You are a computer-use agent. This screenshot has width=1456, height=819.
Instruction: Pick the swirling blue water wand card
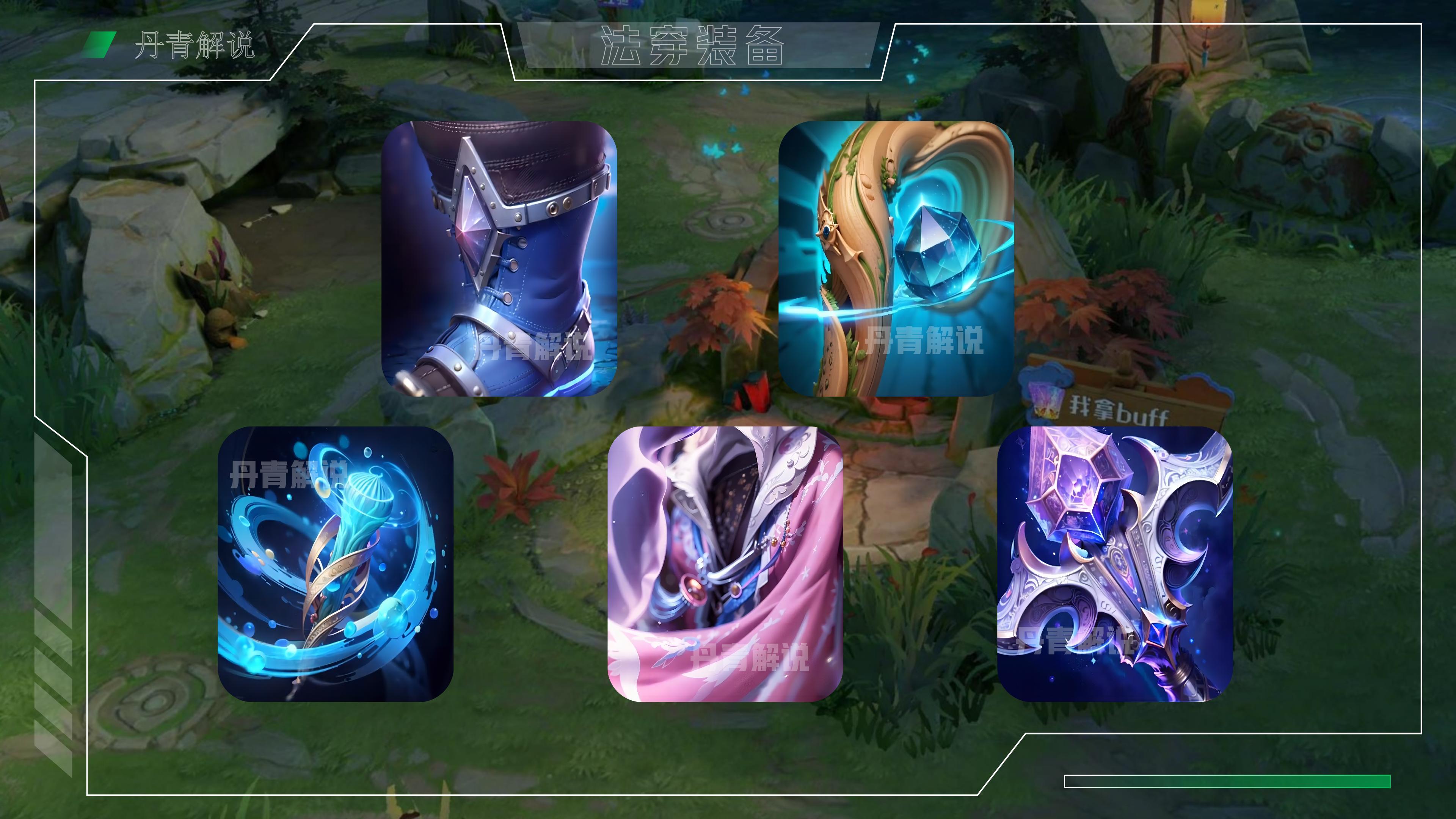click(335, 563)
